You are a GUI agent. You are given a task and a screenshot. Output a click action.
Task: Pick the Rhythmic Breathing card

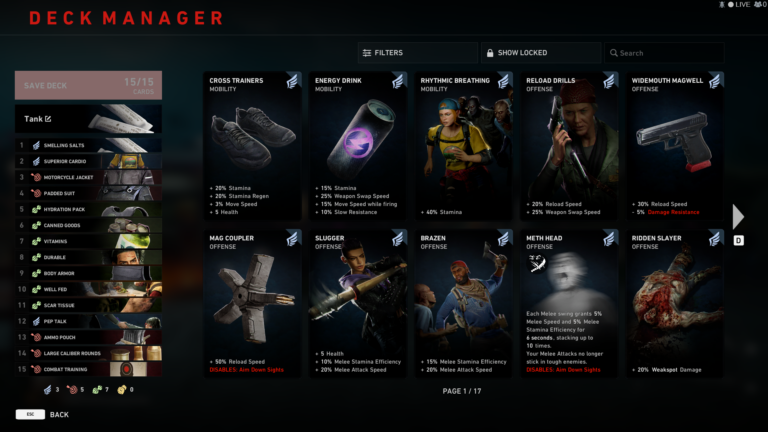[x=464, y=146]
